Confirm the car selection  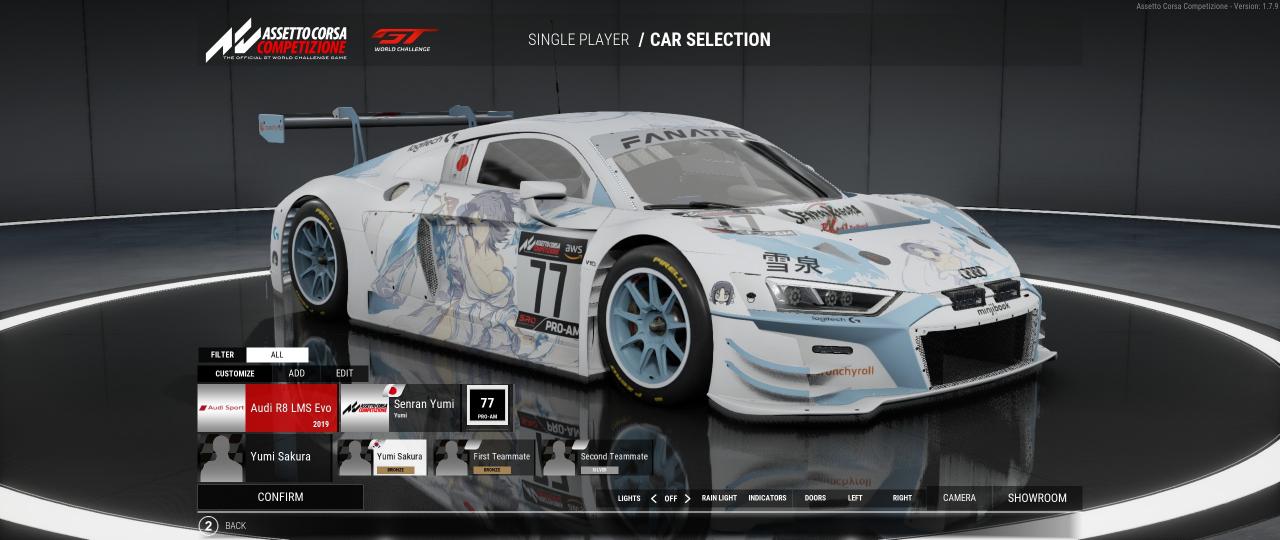click(280, 497)
